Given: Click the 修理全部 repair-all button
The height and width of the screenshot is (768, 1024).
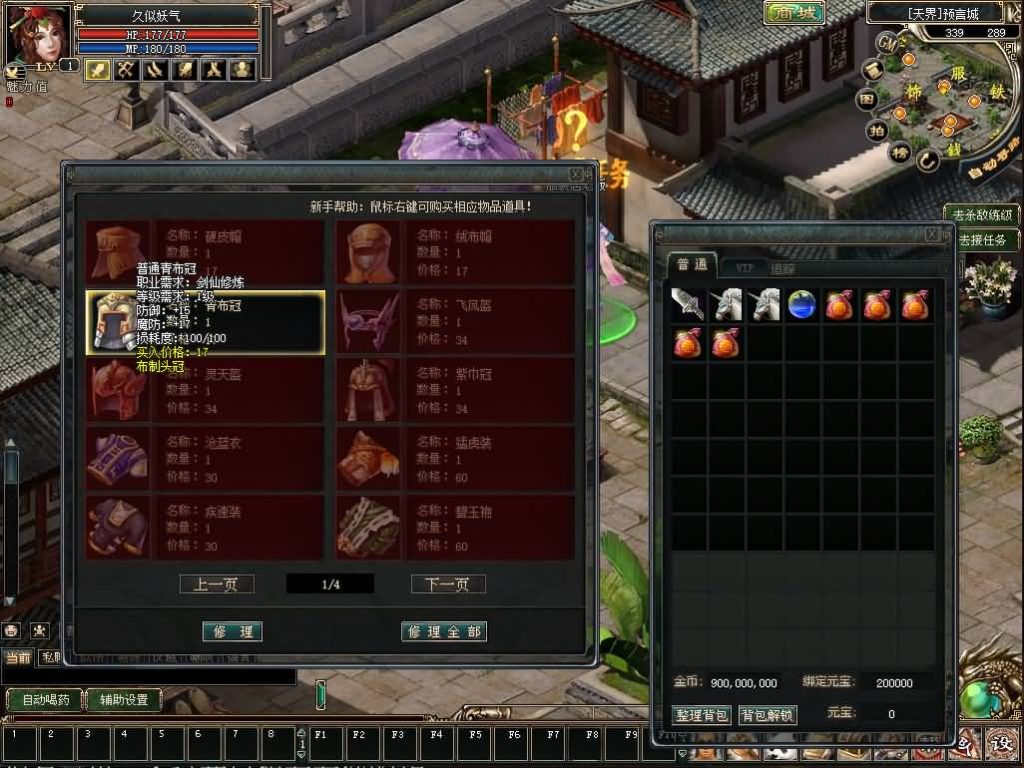Looking at the screenshot, I should pos(443,631).
